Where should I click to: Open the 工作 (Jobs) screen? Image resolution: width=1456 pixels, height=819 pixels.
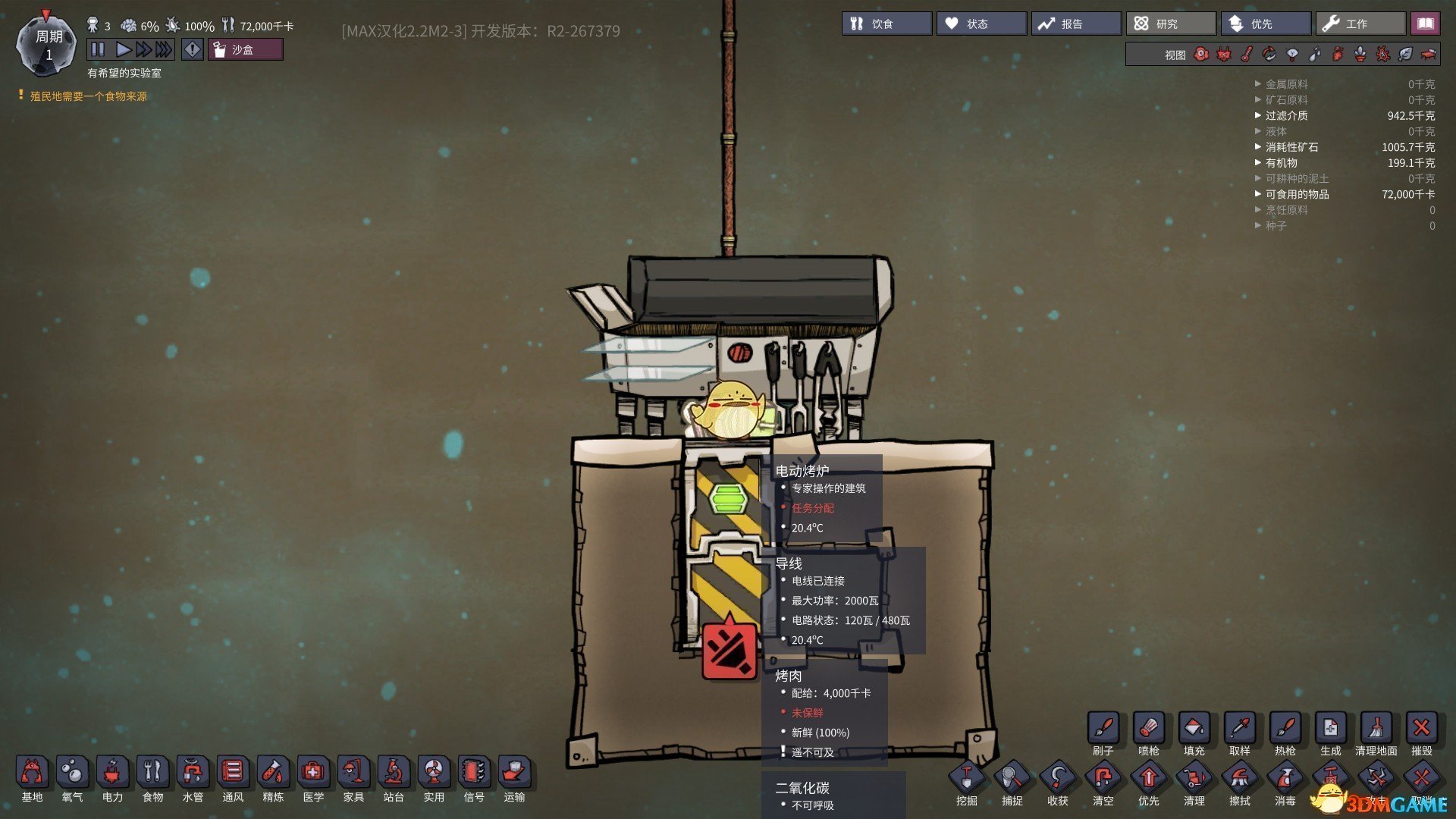[1360, 24]
